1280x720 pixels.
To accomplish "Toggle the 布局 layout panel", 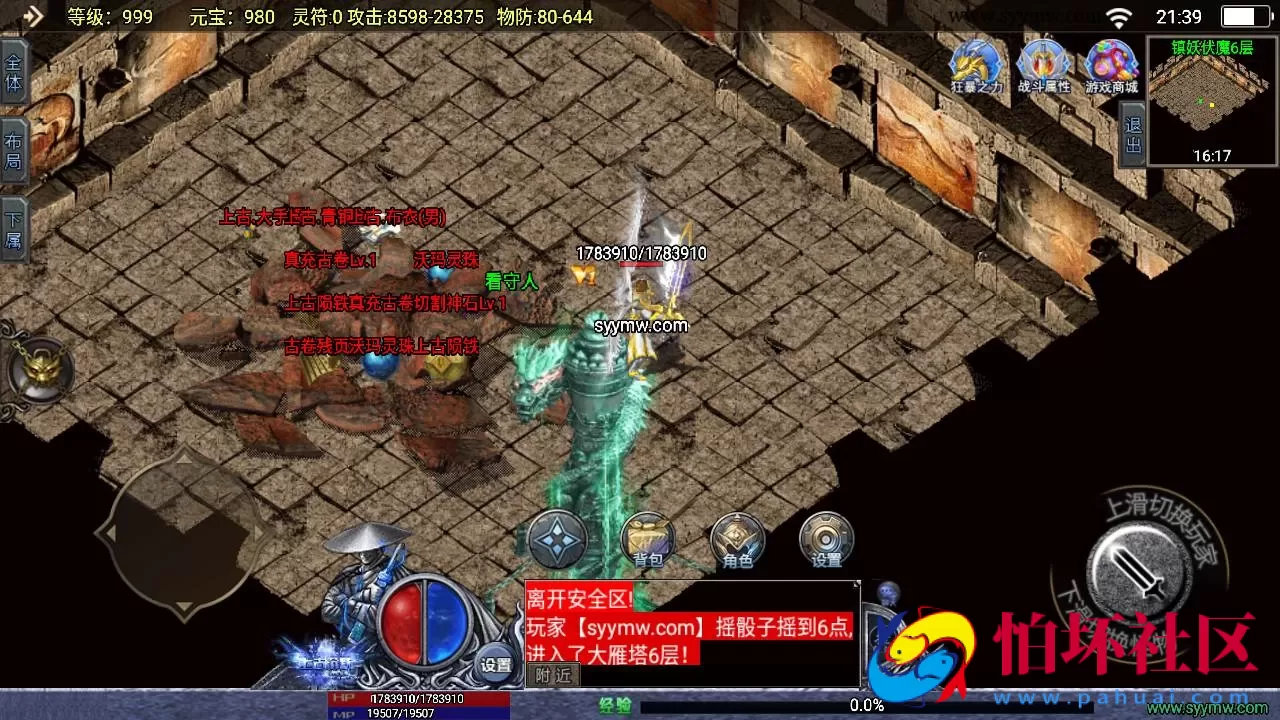I will (x=14, y=145).
